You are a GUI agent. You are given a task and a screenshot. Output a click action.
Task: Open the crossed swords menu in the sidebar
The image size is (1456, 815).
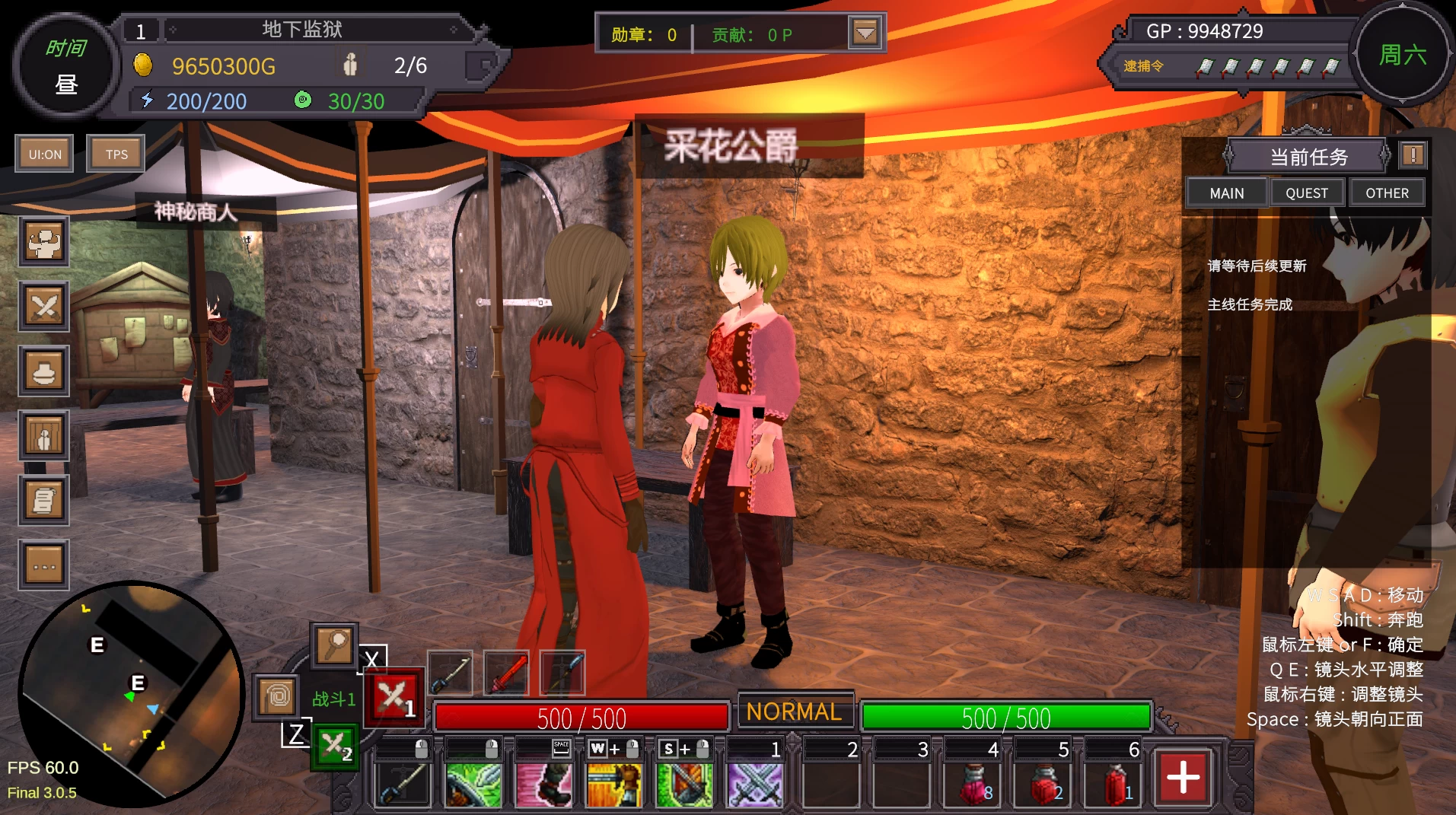coord(44,307)
